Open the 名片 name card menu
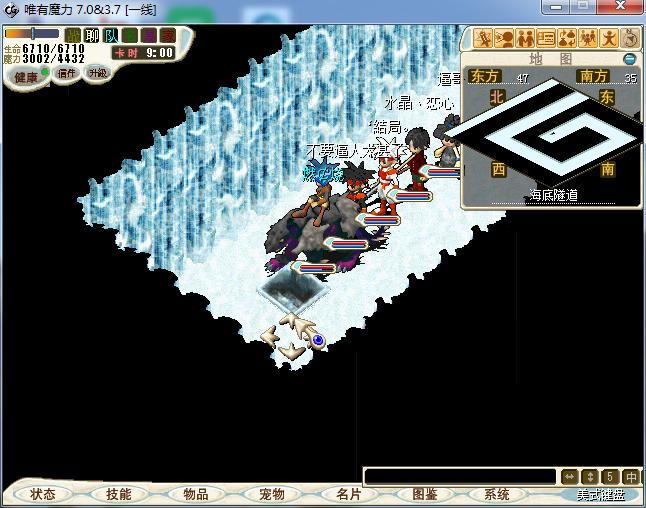Viewport: 646px width, 508px height. (348, 494)
